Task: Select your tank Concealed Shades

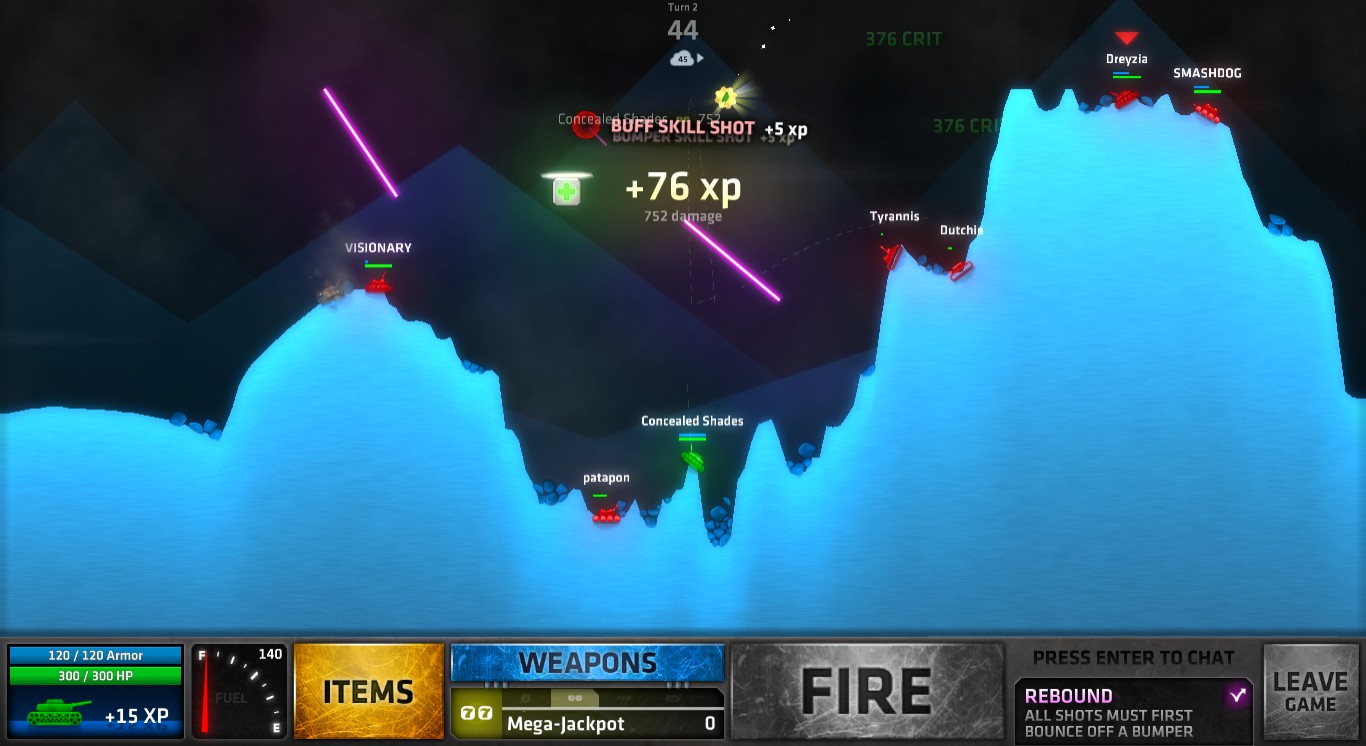Action: coord(692,460)
